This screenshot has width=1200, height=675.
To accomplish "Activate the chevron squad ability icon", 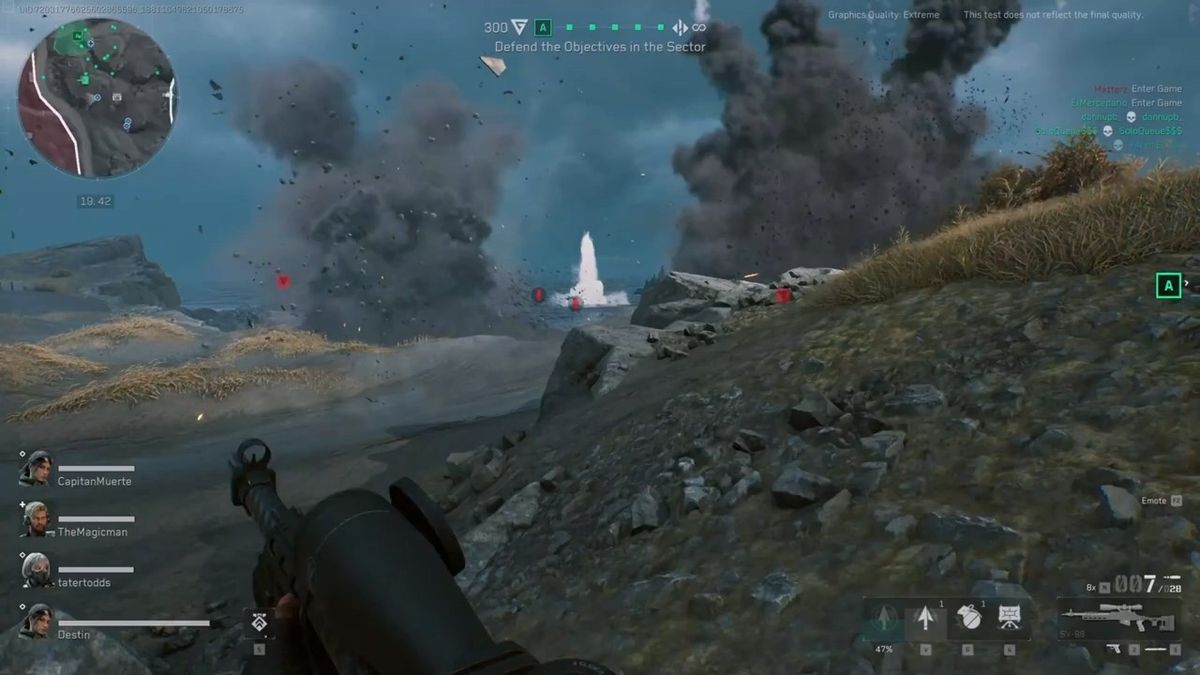I will click(x=259, y=622).
